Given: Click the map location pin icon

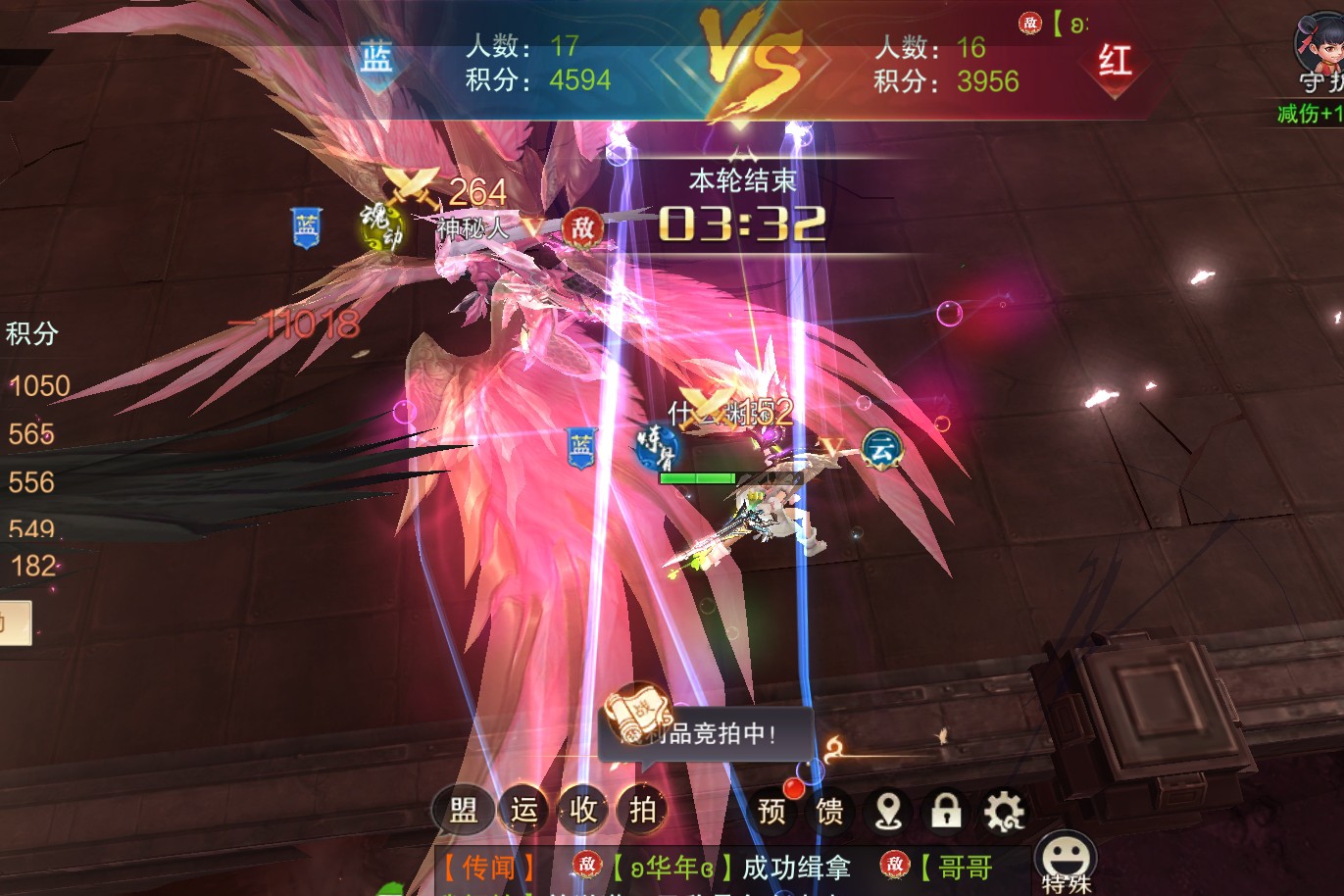Looking at the screenshot, I should point(888,811).
